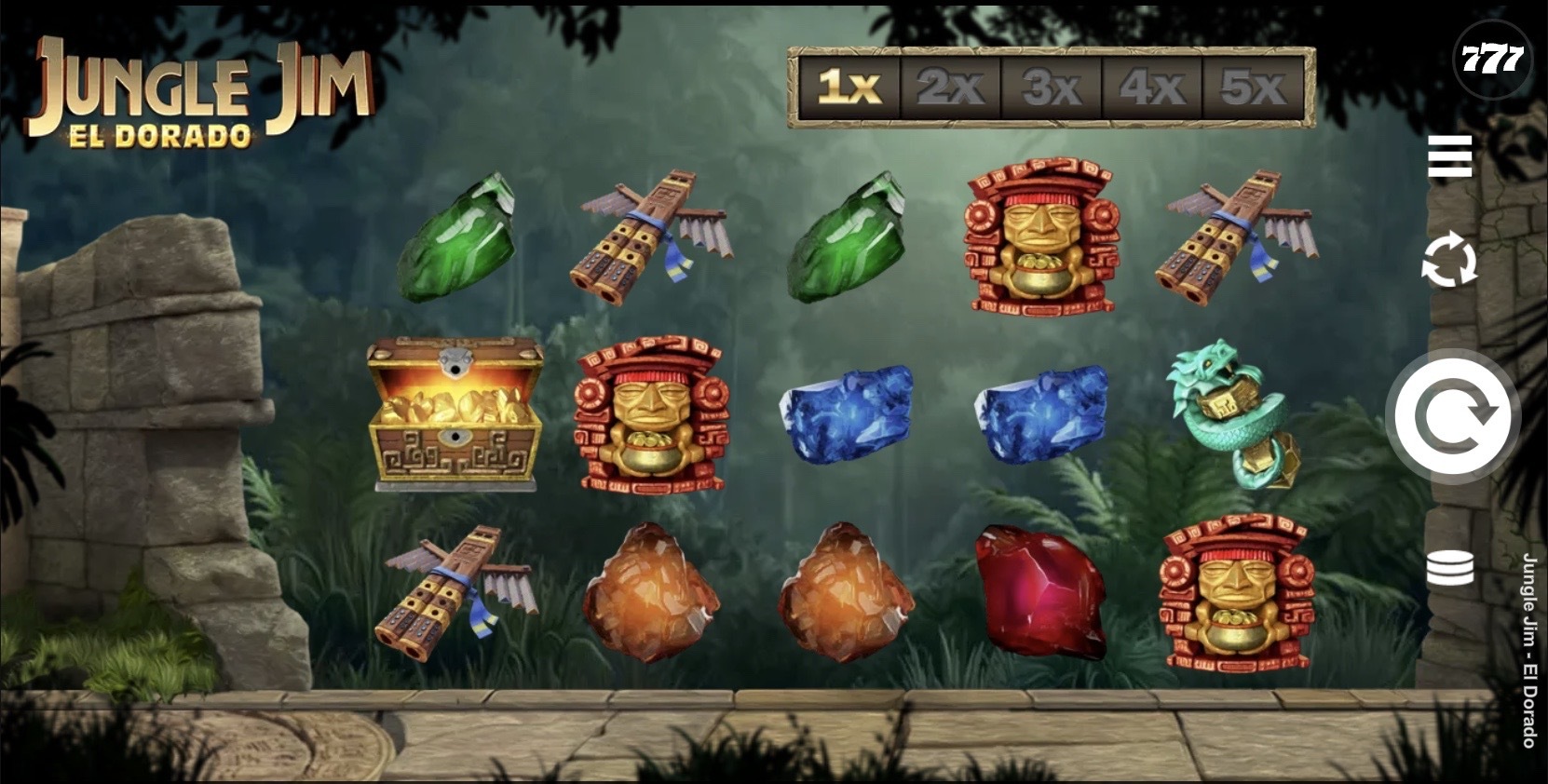
Task: Spin the reels with the large round button
Action: point(1452,415)
